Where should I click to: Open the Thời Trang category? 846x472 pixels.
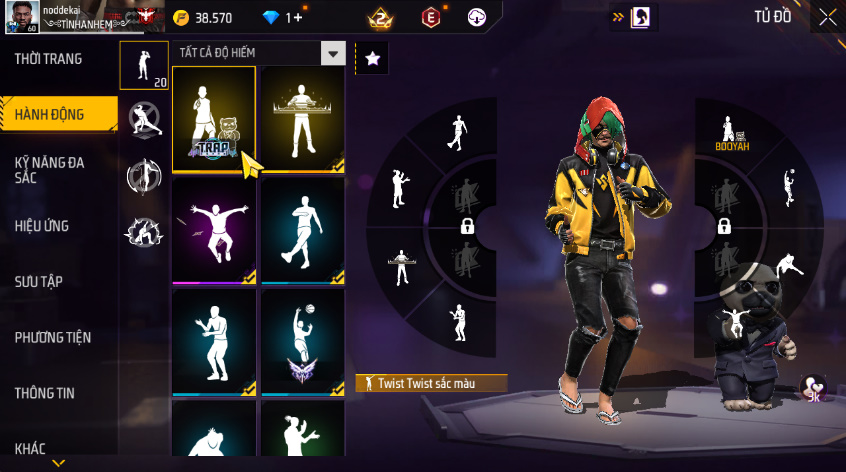(49, 59)
